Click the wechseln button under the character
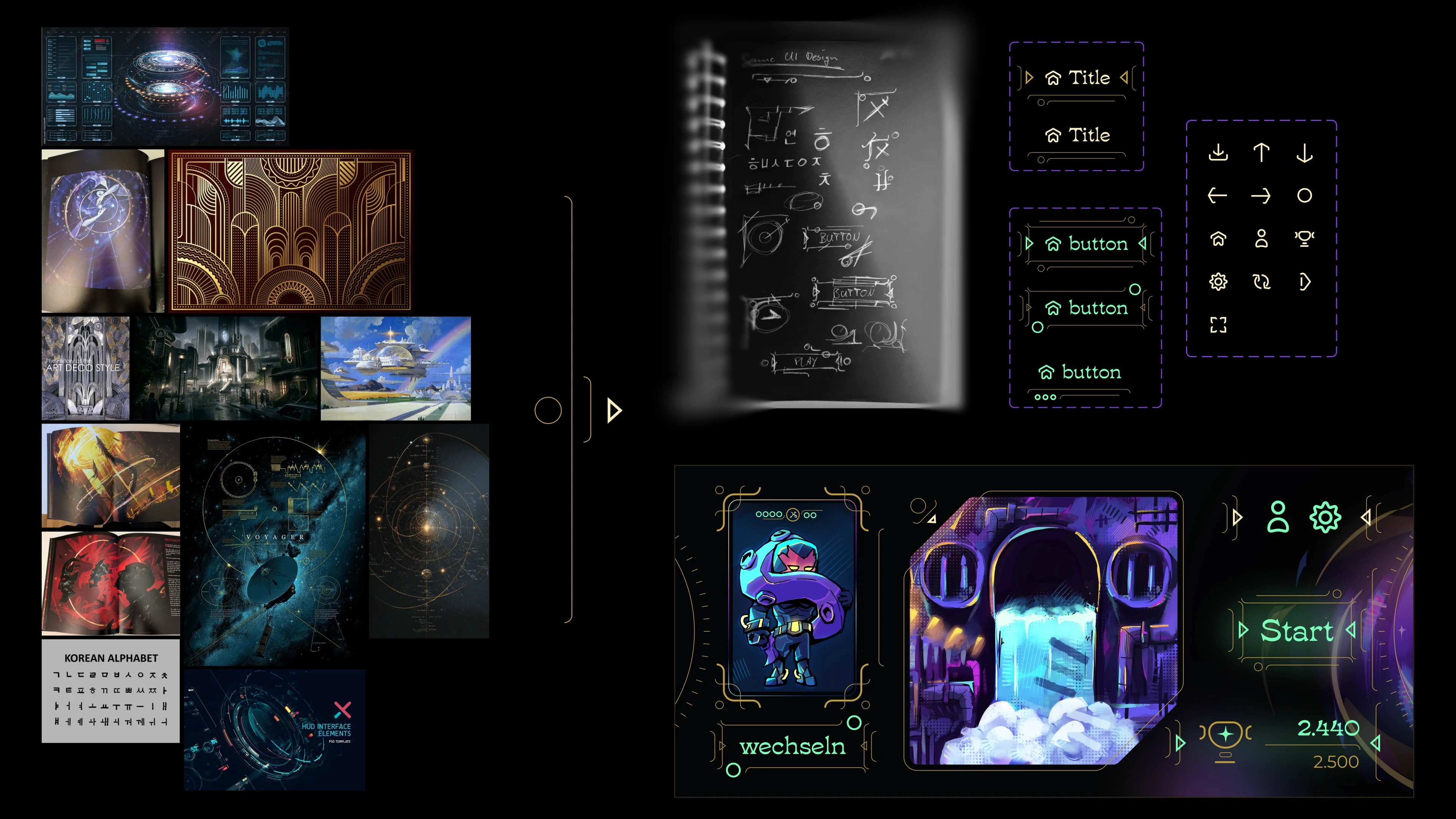 [x=791, y=746]
